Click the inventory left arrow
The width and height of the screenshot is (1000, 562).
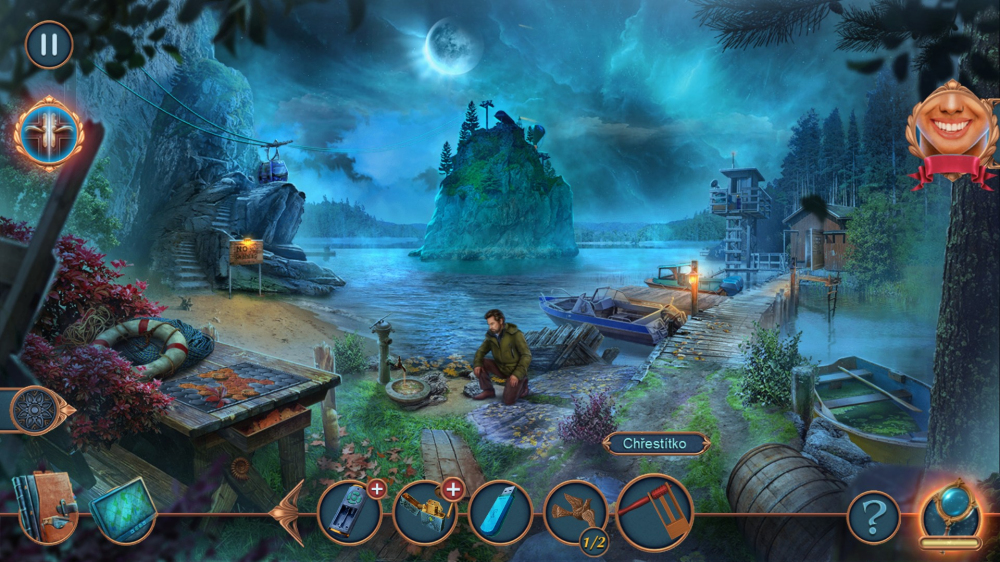[x=290, y=513]
